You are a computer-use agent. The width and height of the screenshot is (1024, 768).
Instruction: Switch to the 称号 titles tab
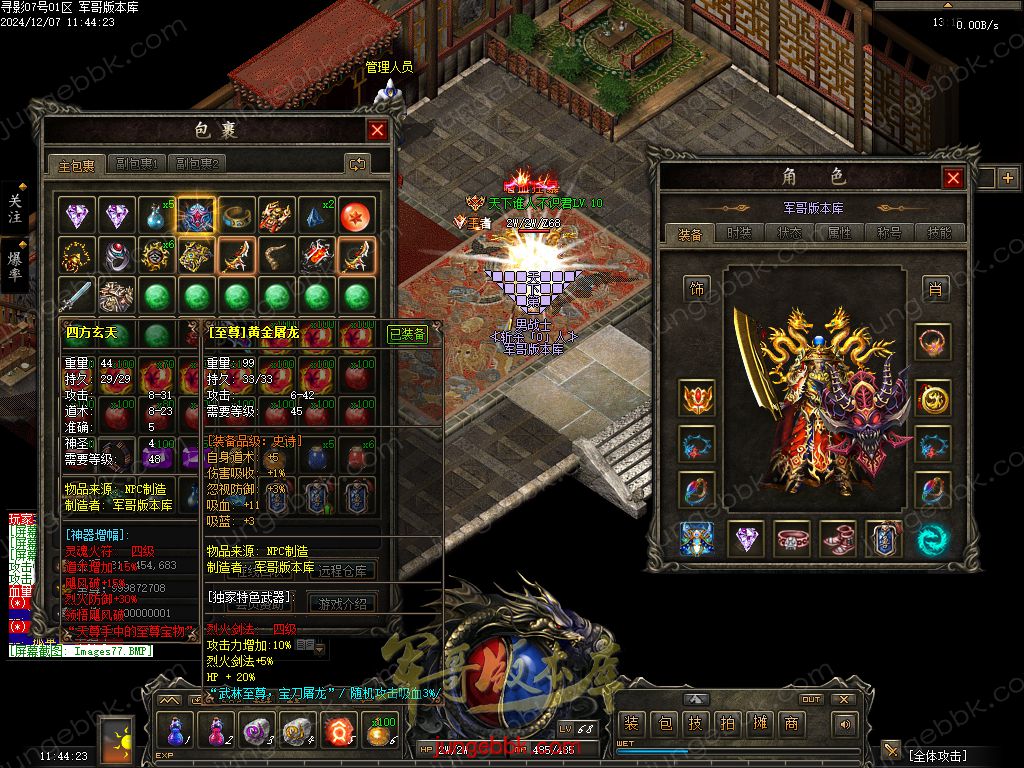pos(889,233)
